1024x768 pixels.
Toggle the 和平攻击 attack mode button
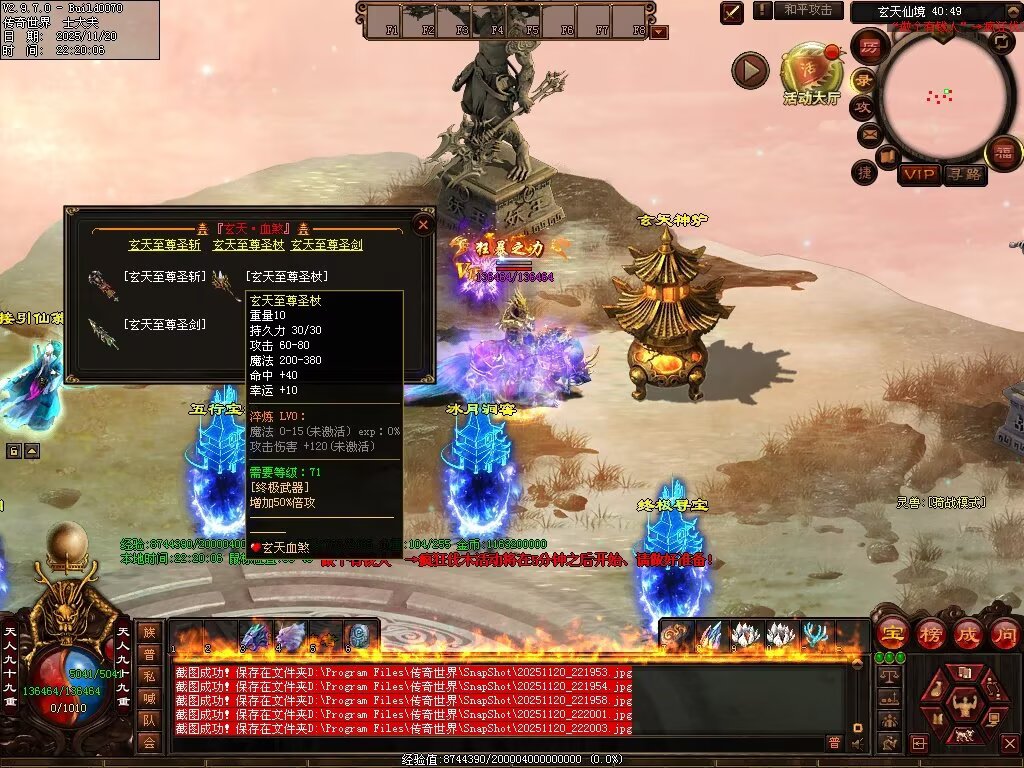click(809, 10)
